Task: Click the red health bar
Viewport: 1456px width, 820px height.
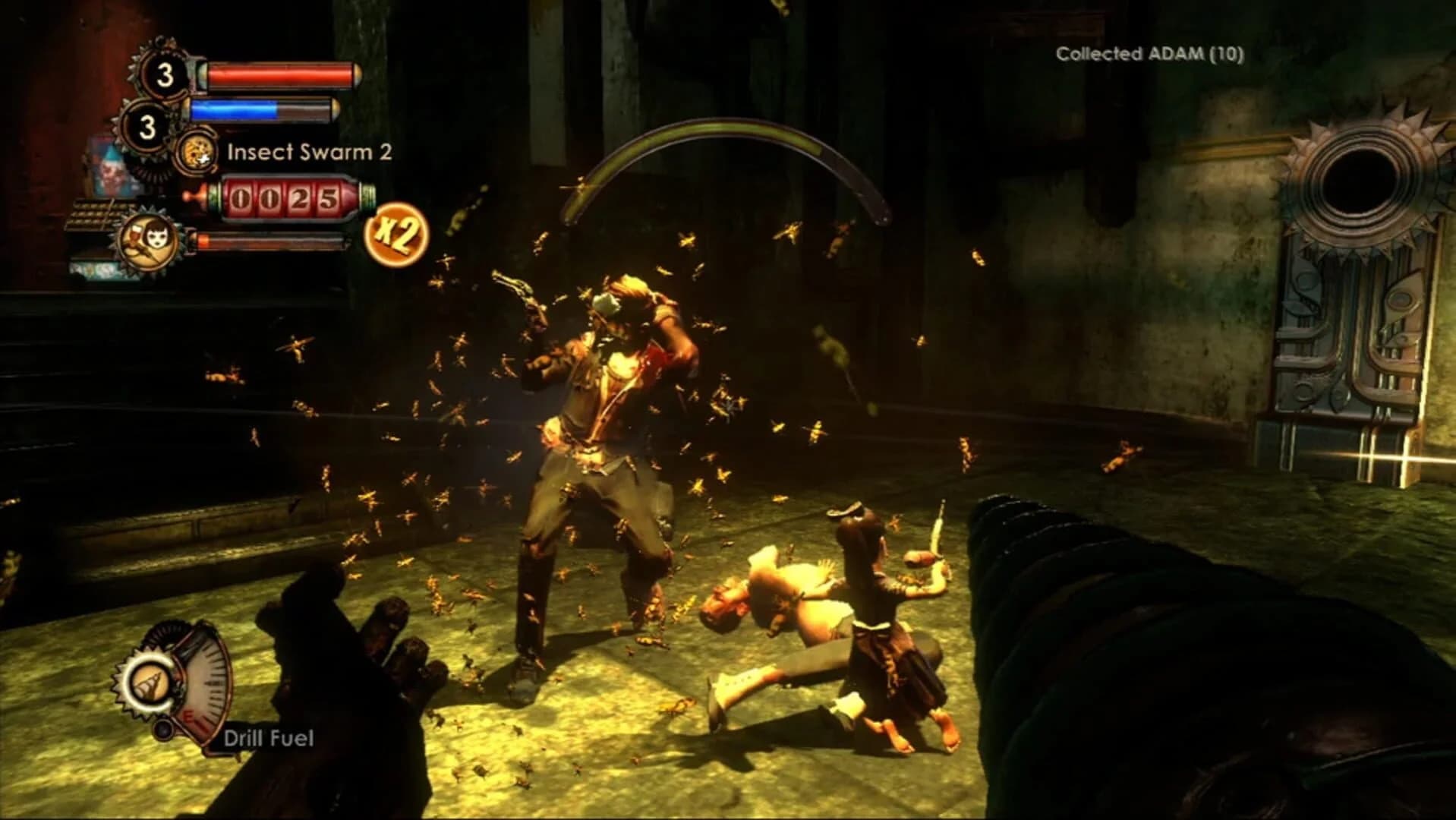Action: coord(279,74)
